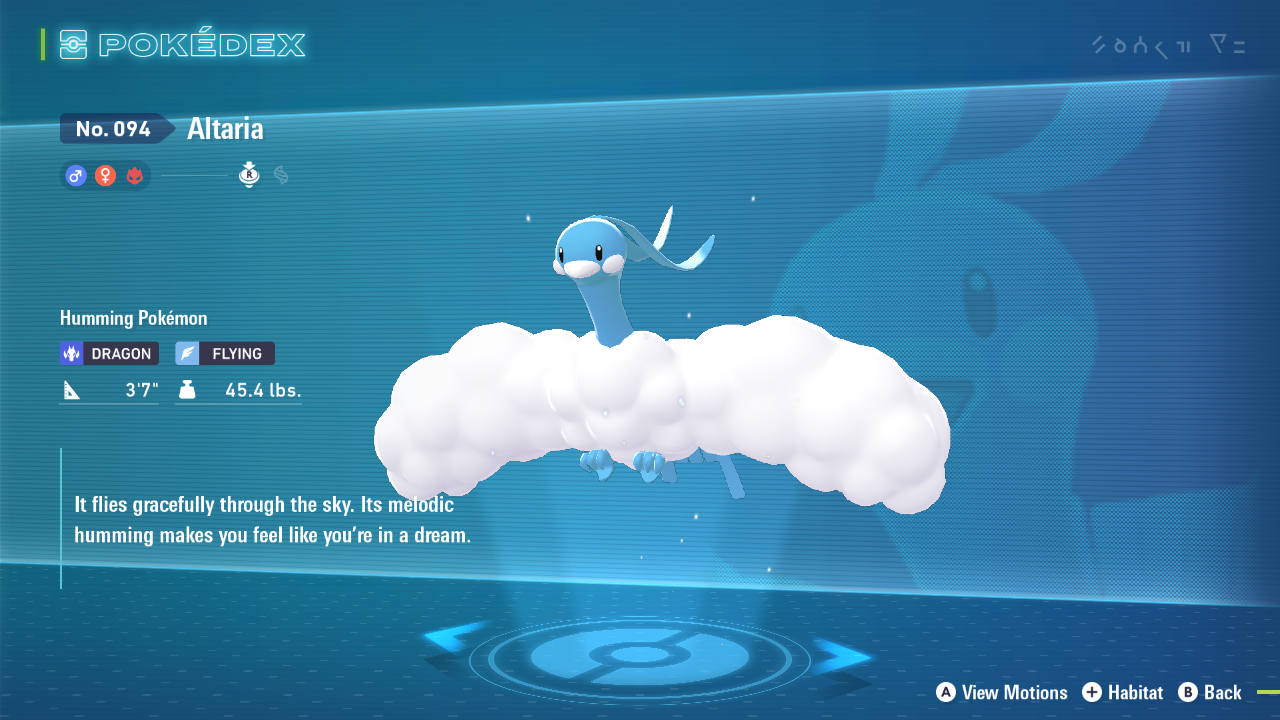1280x720 pixels.
Task: Click the caught Pokéball indicator icon
Action: coord(248,175)
